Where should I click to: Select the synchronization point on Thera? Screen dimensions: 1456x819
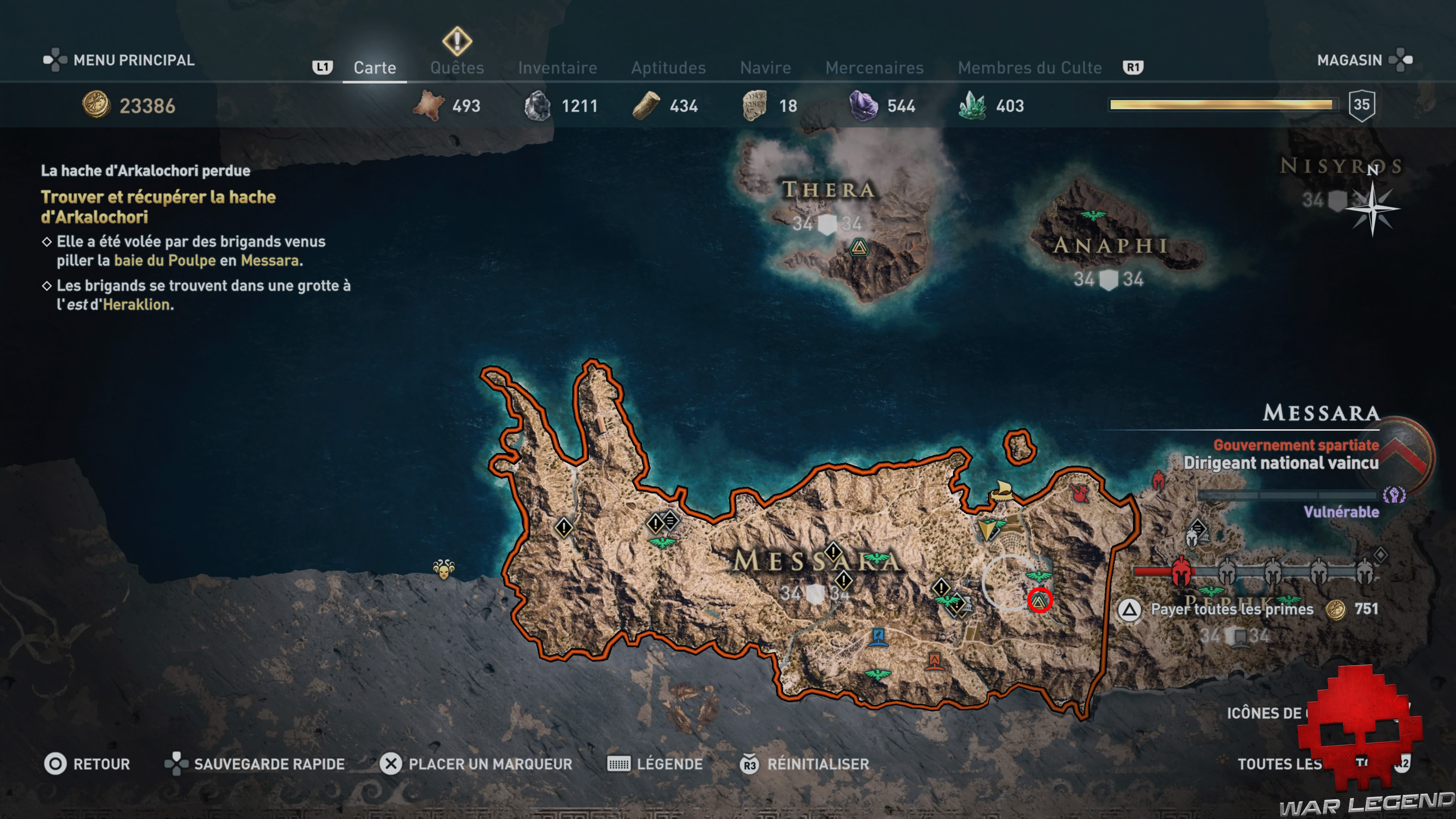[858, 248]
